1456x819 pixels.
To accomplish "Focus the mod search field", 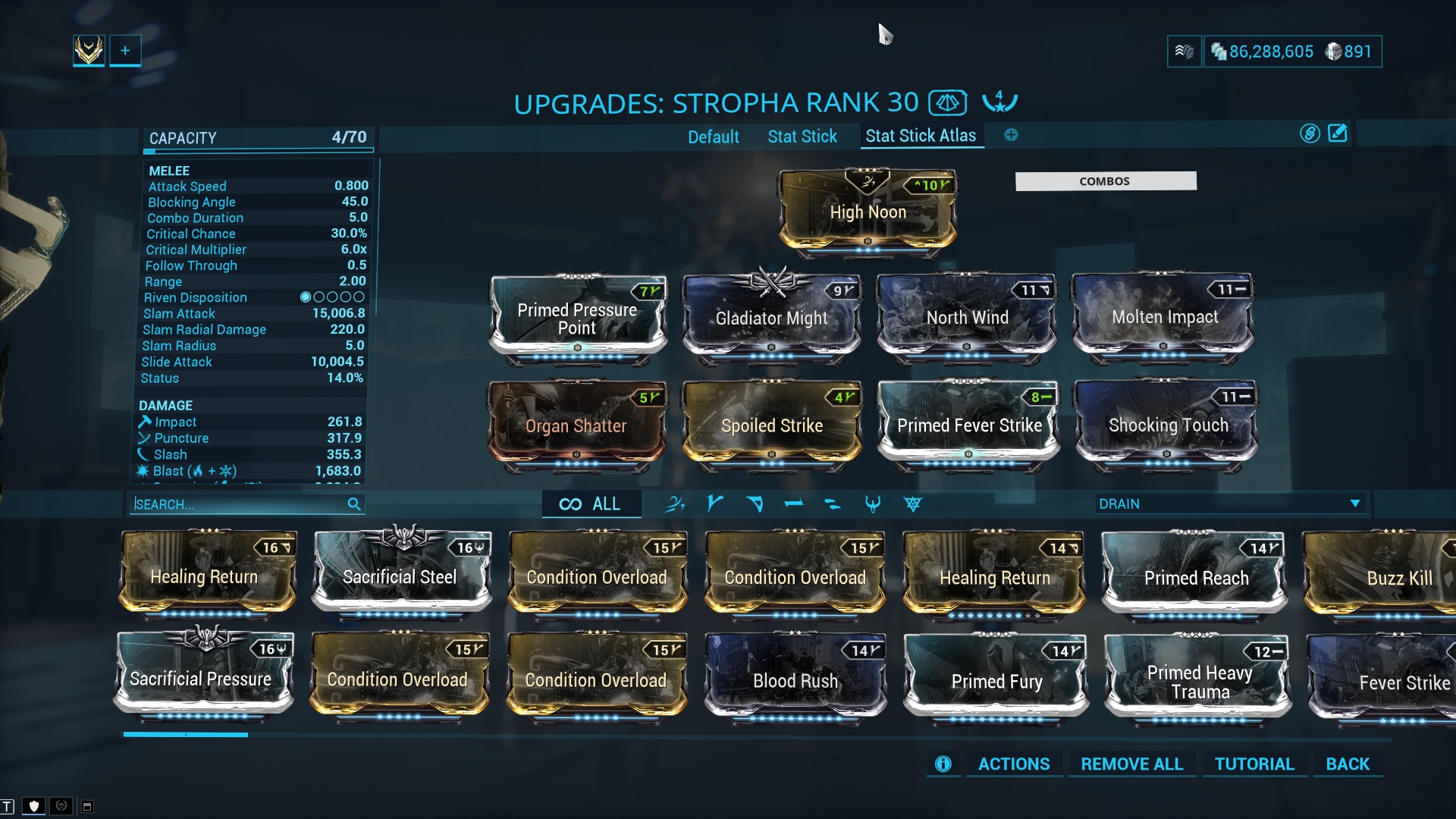I will click(x=239, y=504).
